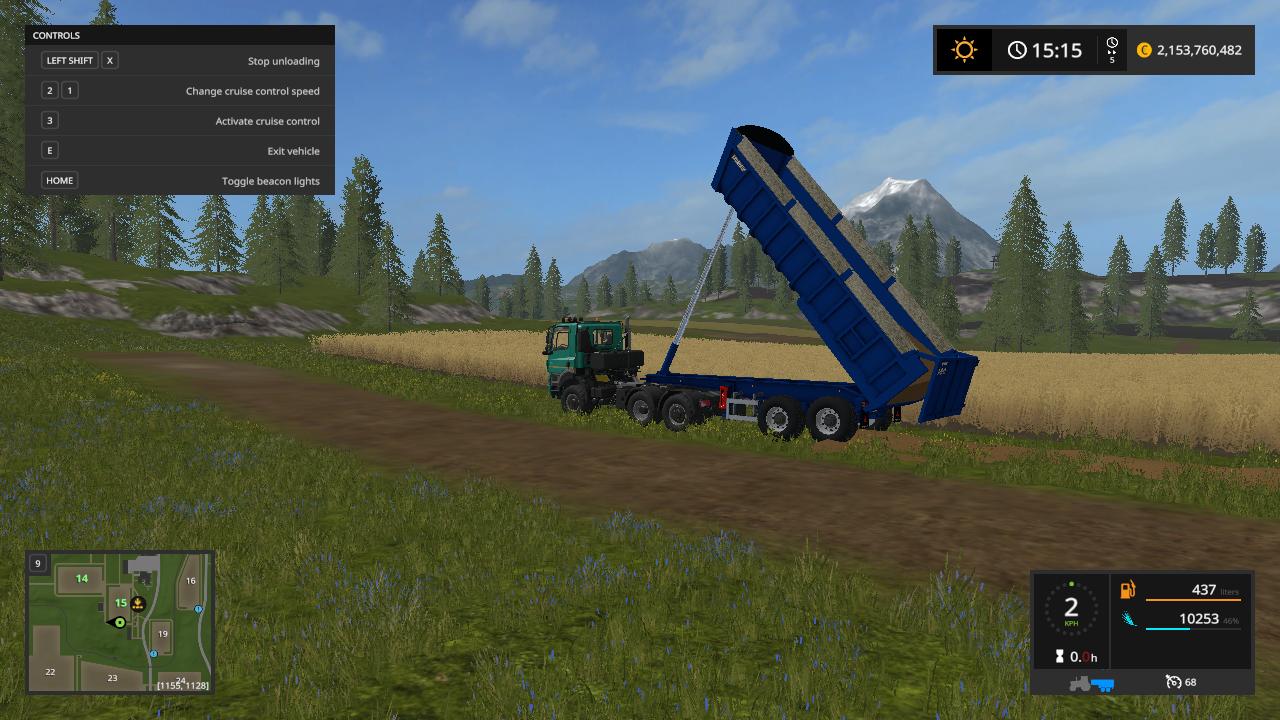
Task: Select field 16 marker on the minimap
Action: [190, 581]
